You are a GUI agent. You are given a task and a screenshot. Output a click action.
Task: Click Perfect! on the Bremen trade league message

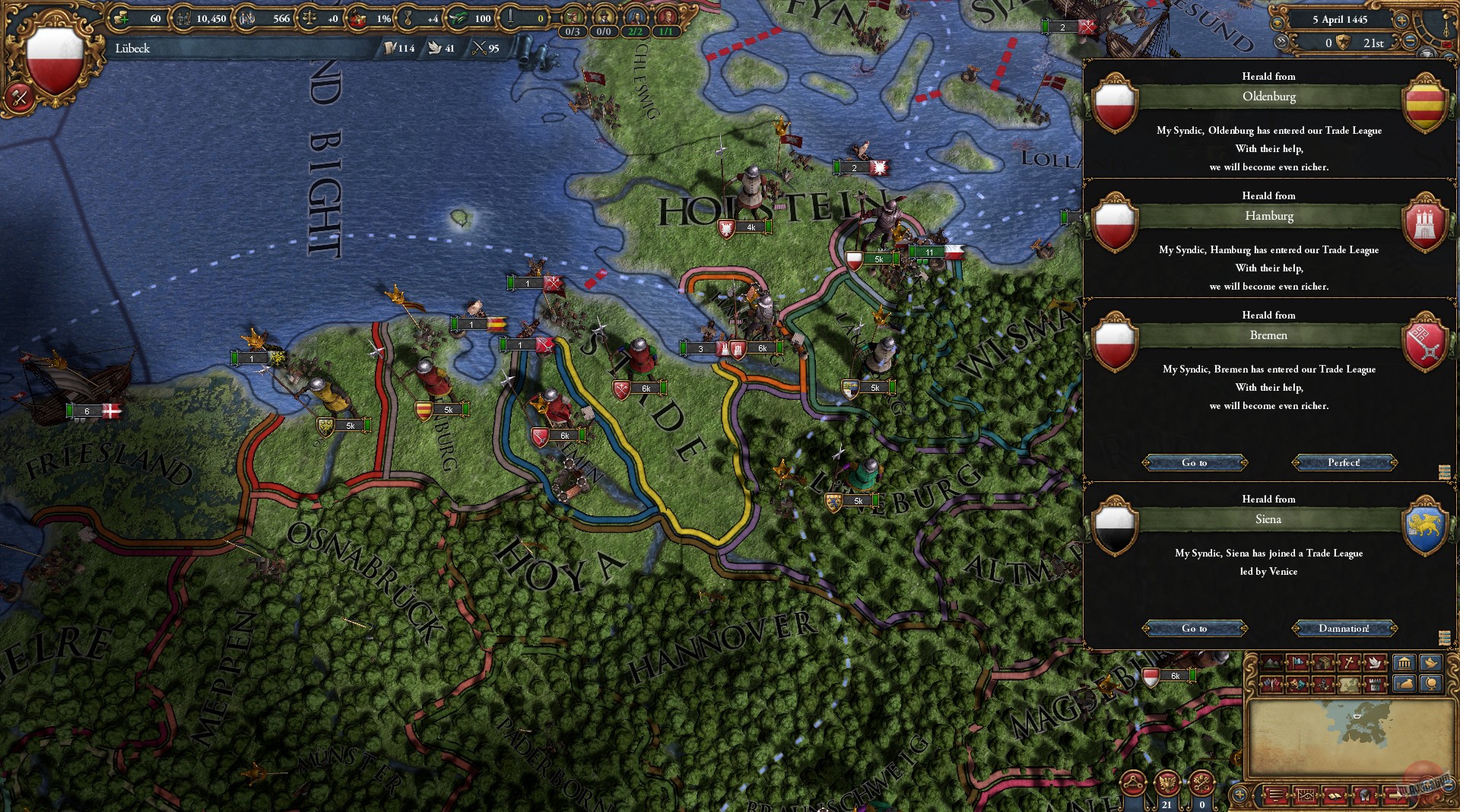[x=1344, y=462]
